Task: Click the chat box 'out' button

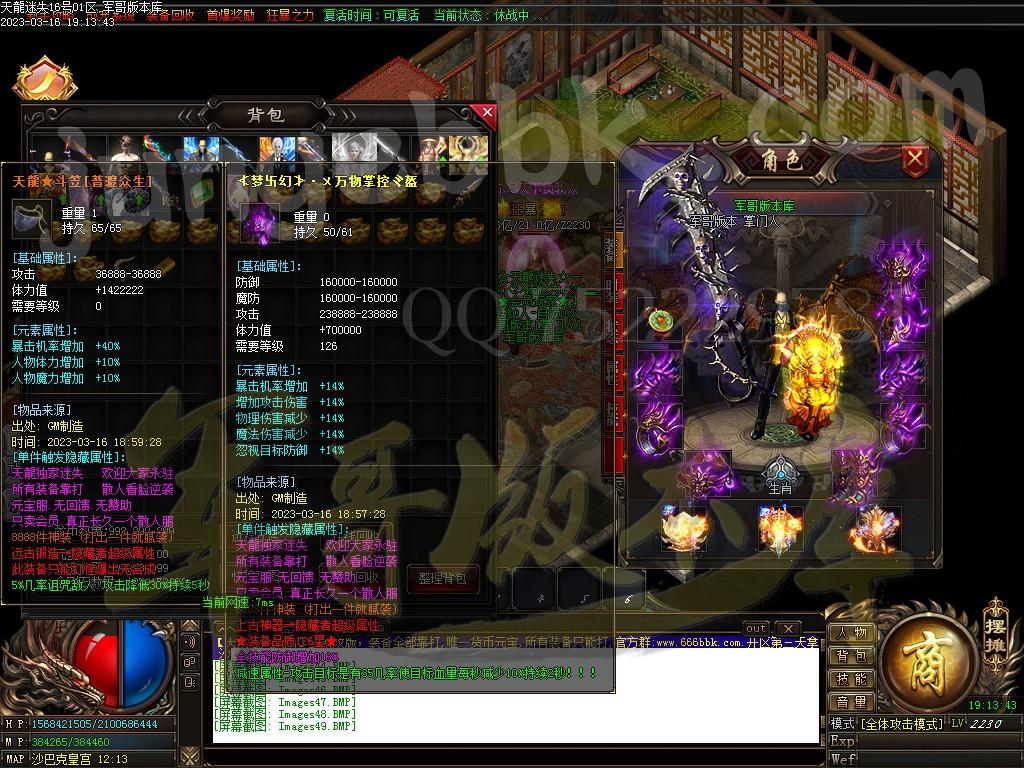Action: pos(757,628)
